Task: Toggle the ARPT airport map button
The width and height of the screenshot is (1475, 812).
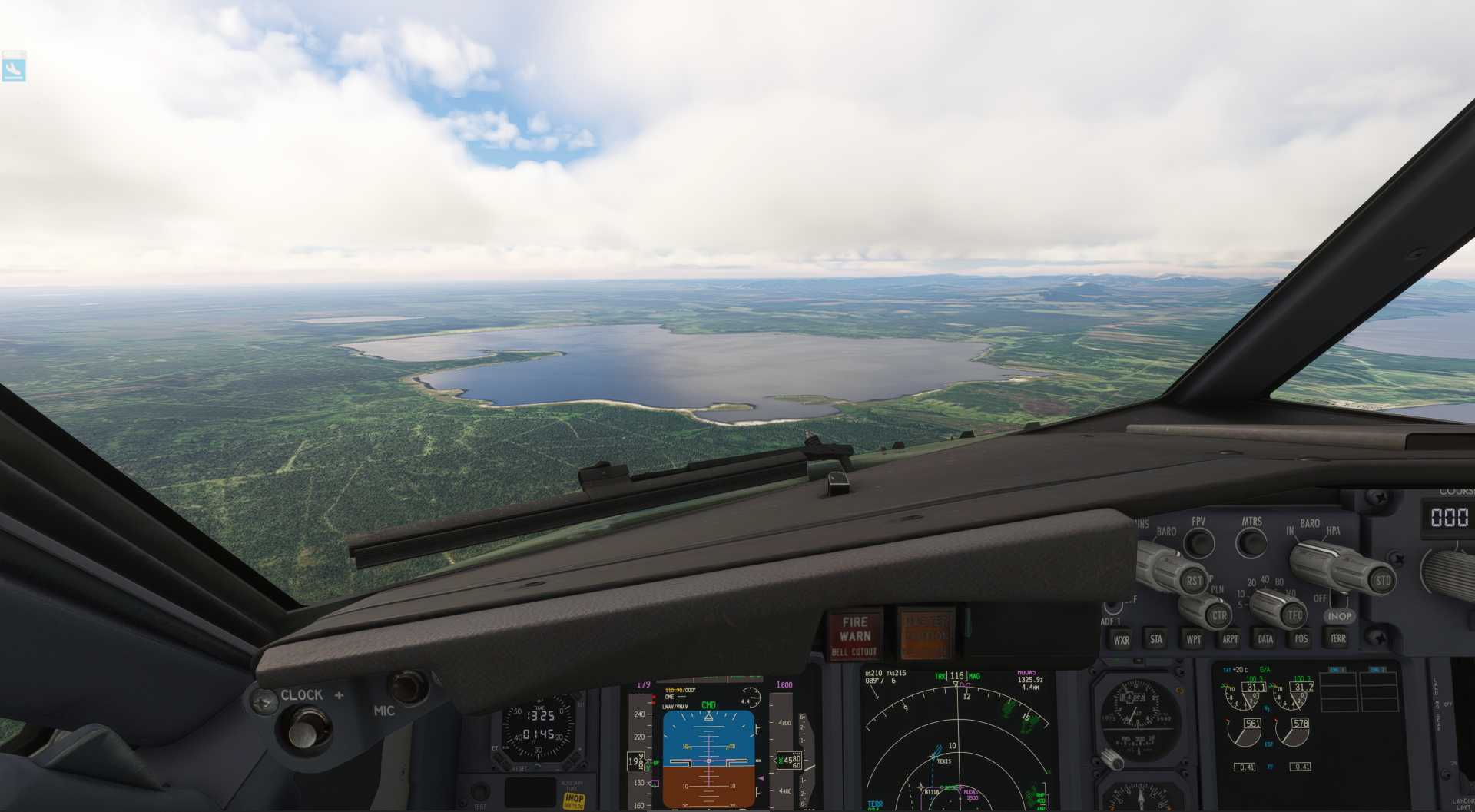Action: (1230, 639)
